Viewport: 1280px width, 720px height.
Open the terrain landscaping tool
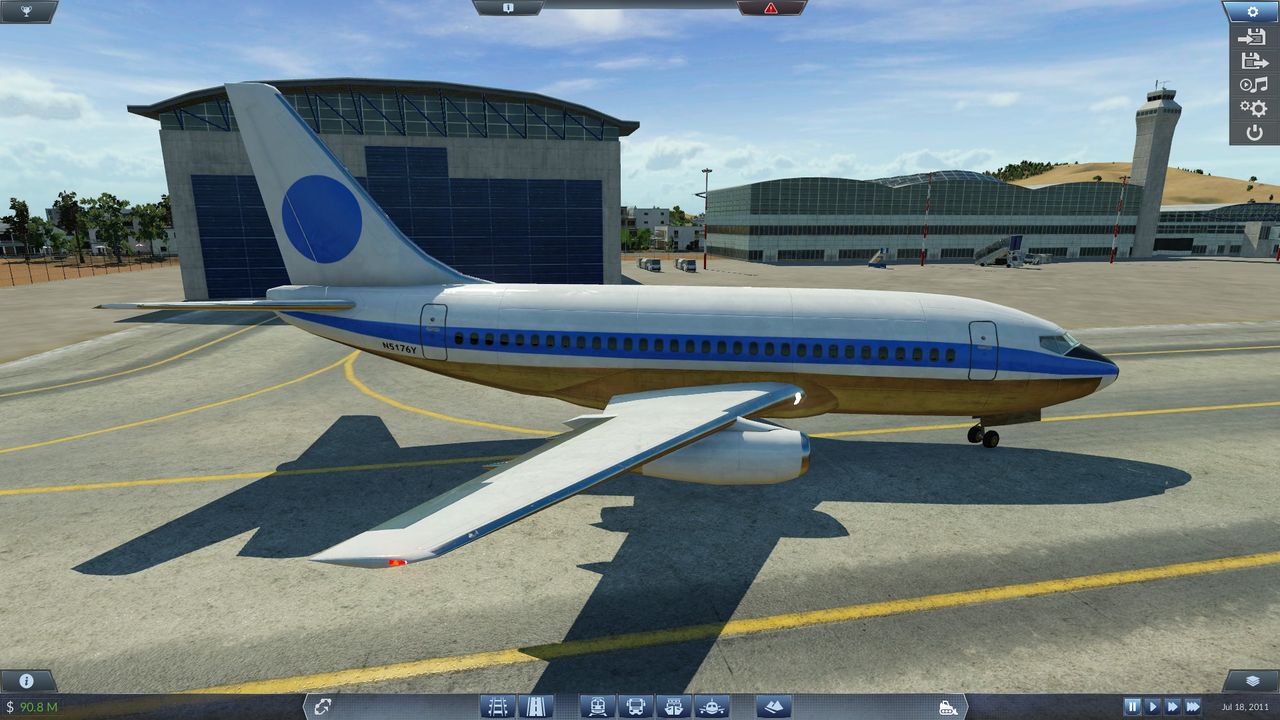tap(773, 706)
